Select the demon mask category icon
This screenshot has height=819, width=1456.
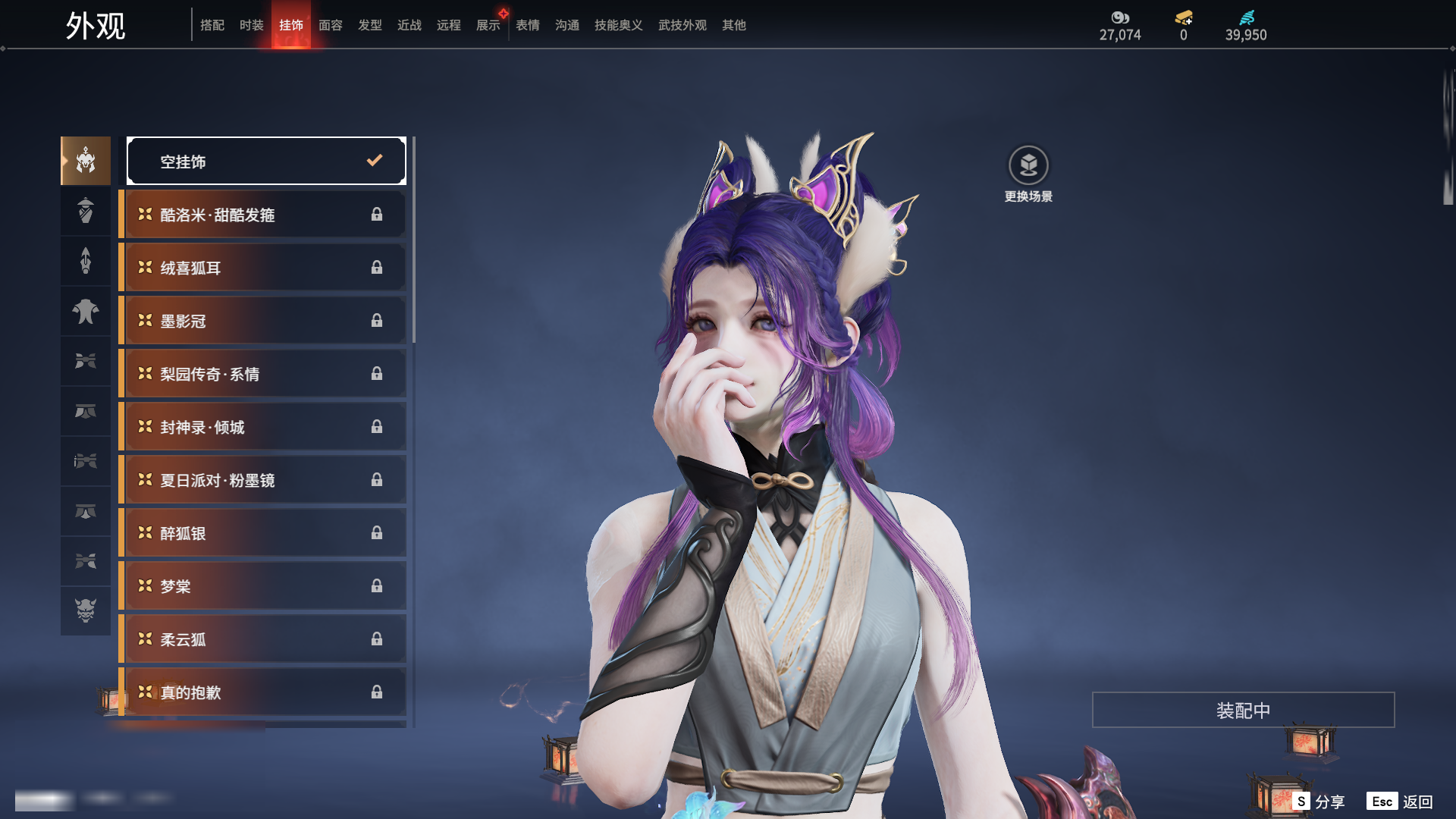point(86,610)
